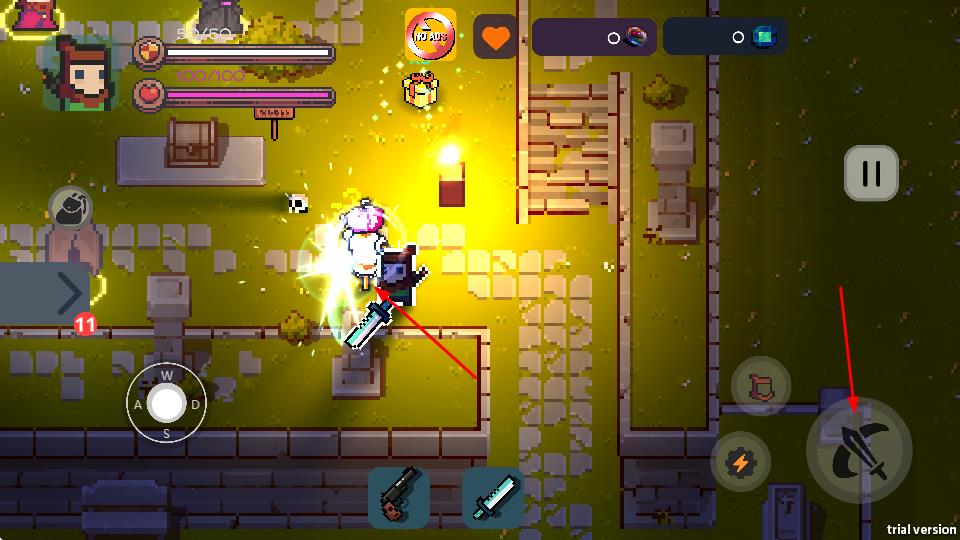
Task: Select the pistol weapon slot
Action: click(x=399, y=496)
